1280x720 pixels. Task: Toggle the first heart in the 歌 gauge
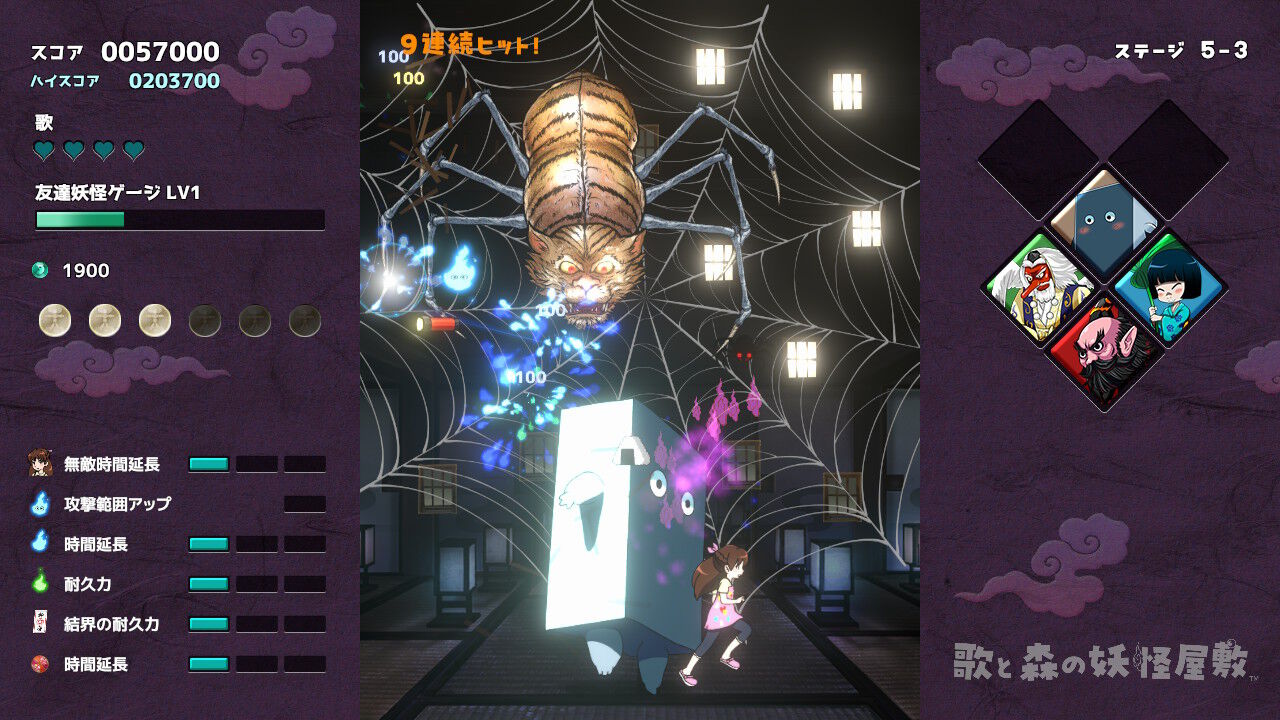click(42, 149)
